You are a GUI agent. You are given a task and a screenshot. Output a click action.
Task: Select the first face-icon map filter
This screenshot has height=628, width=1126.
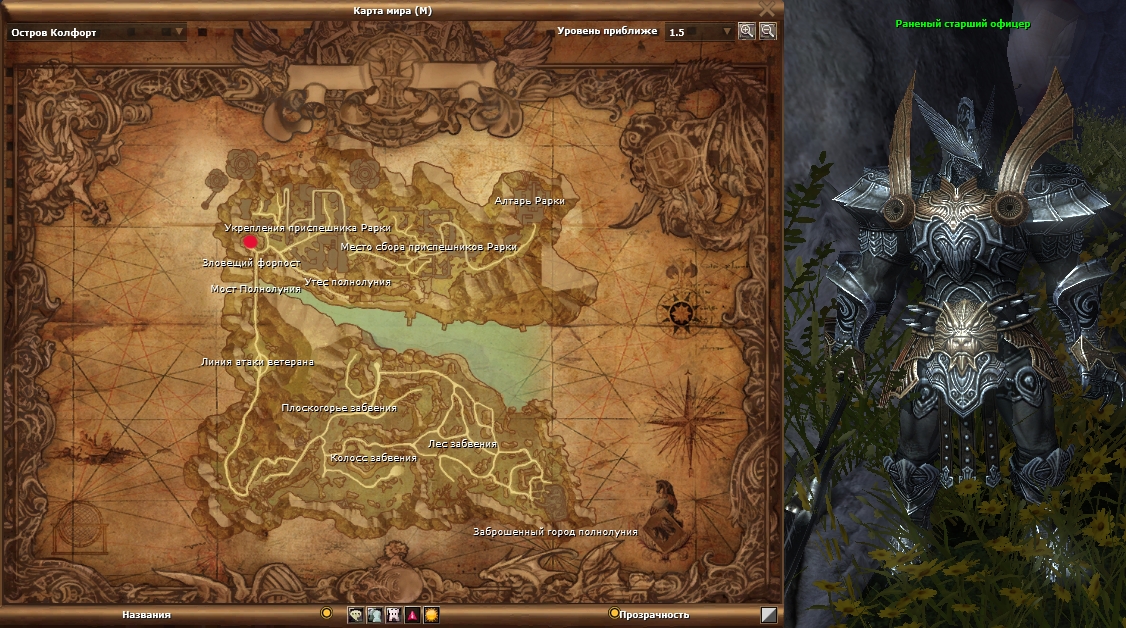(x=355, y=615)
